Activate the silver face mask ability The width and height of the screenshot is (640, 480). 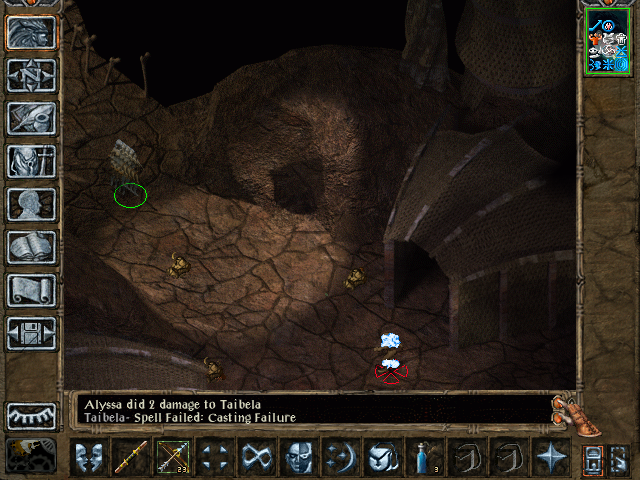click(299, 458)
